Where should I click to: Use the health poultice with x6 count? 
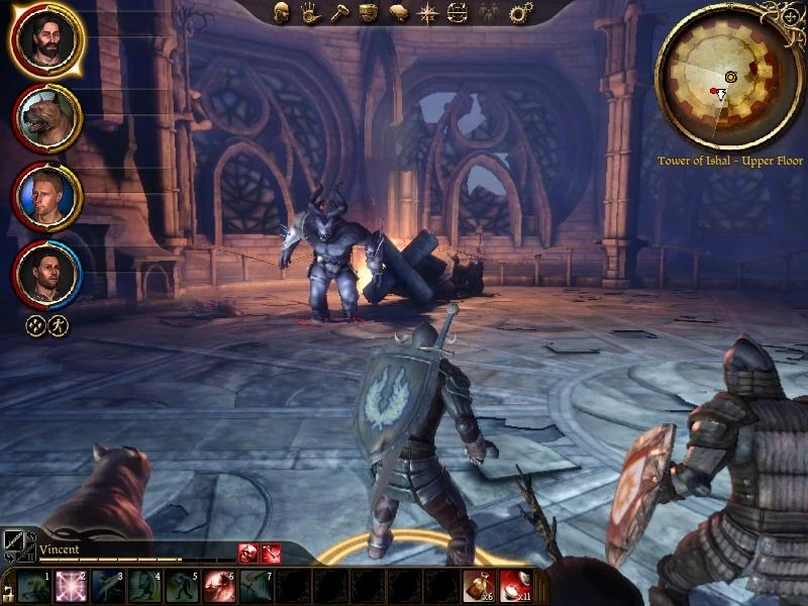coord(478,585)
